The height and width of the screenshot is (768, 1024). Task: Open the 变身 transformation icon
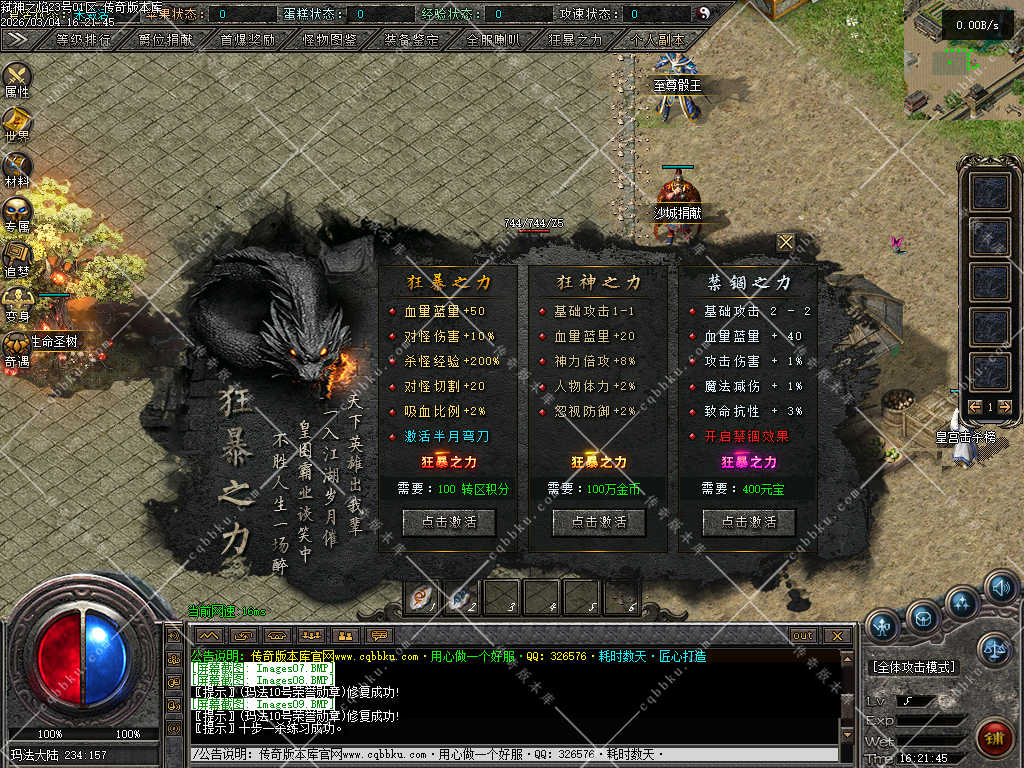tap(17, 302)
